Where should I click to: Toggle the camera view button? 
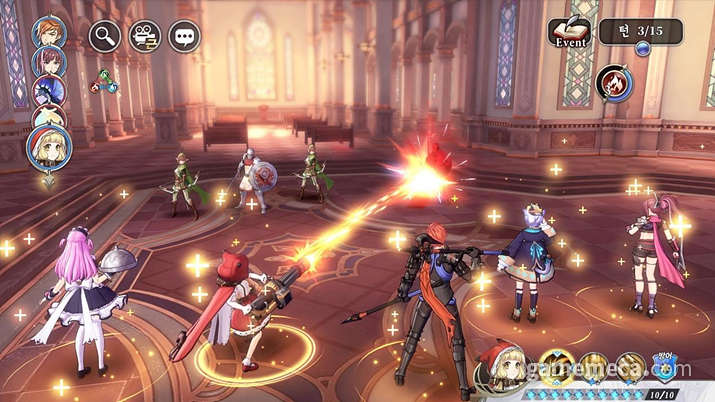[x=144, y=36]
